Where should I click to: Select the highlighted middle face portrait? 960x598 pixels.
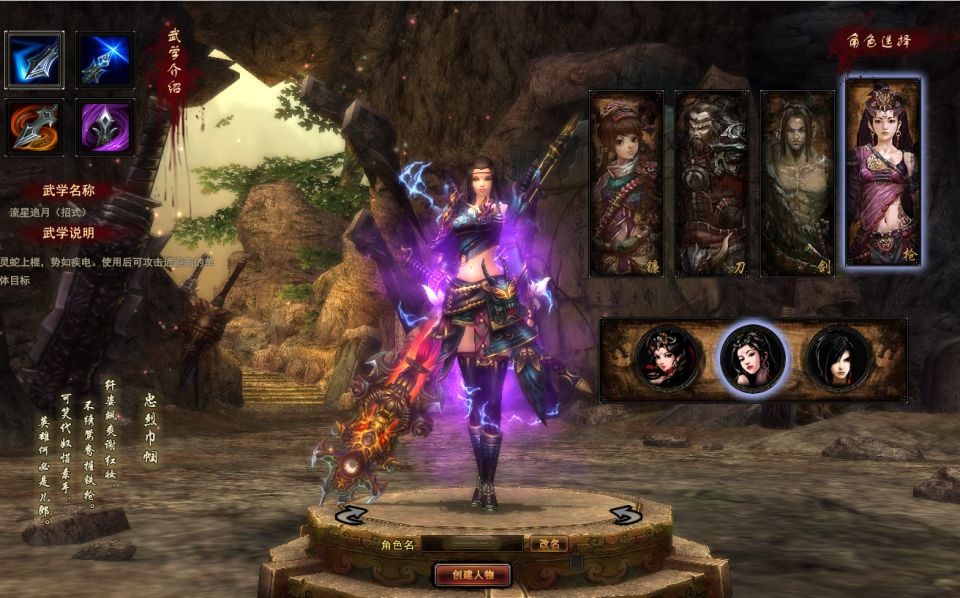click(753, 358)
